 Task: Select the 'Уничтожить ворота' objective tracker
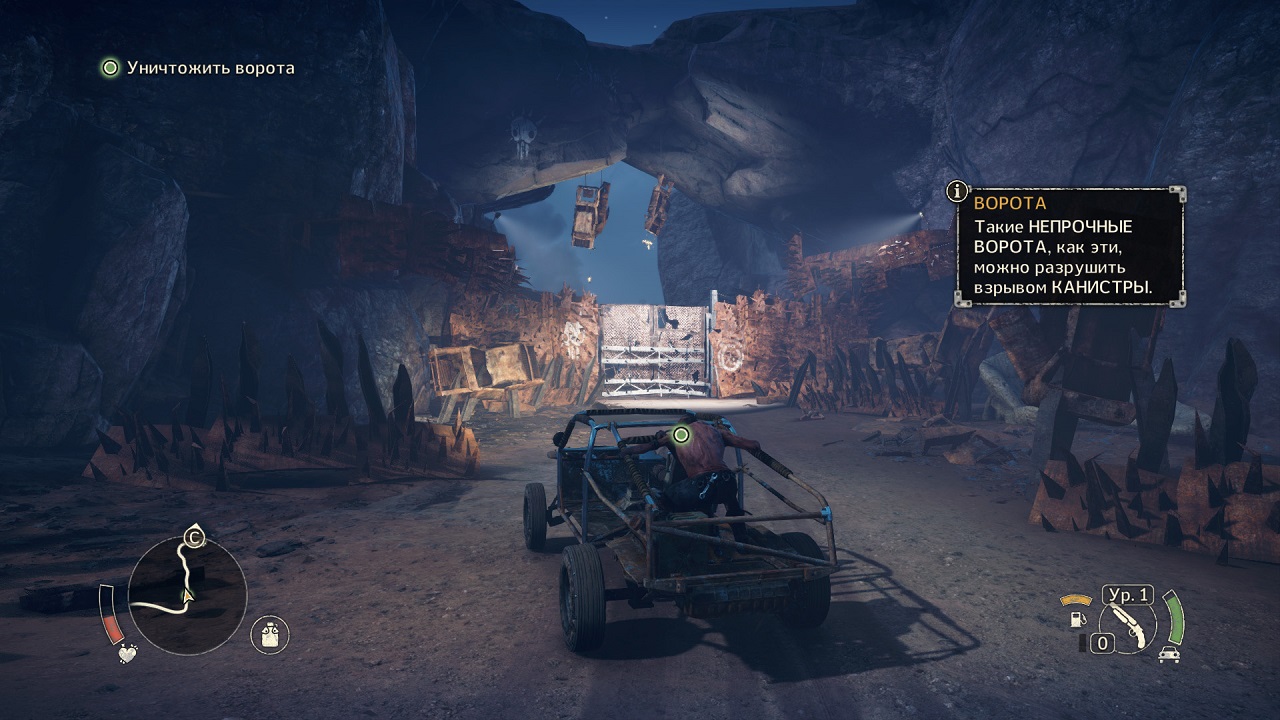(x=198, y=68)
